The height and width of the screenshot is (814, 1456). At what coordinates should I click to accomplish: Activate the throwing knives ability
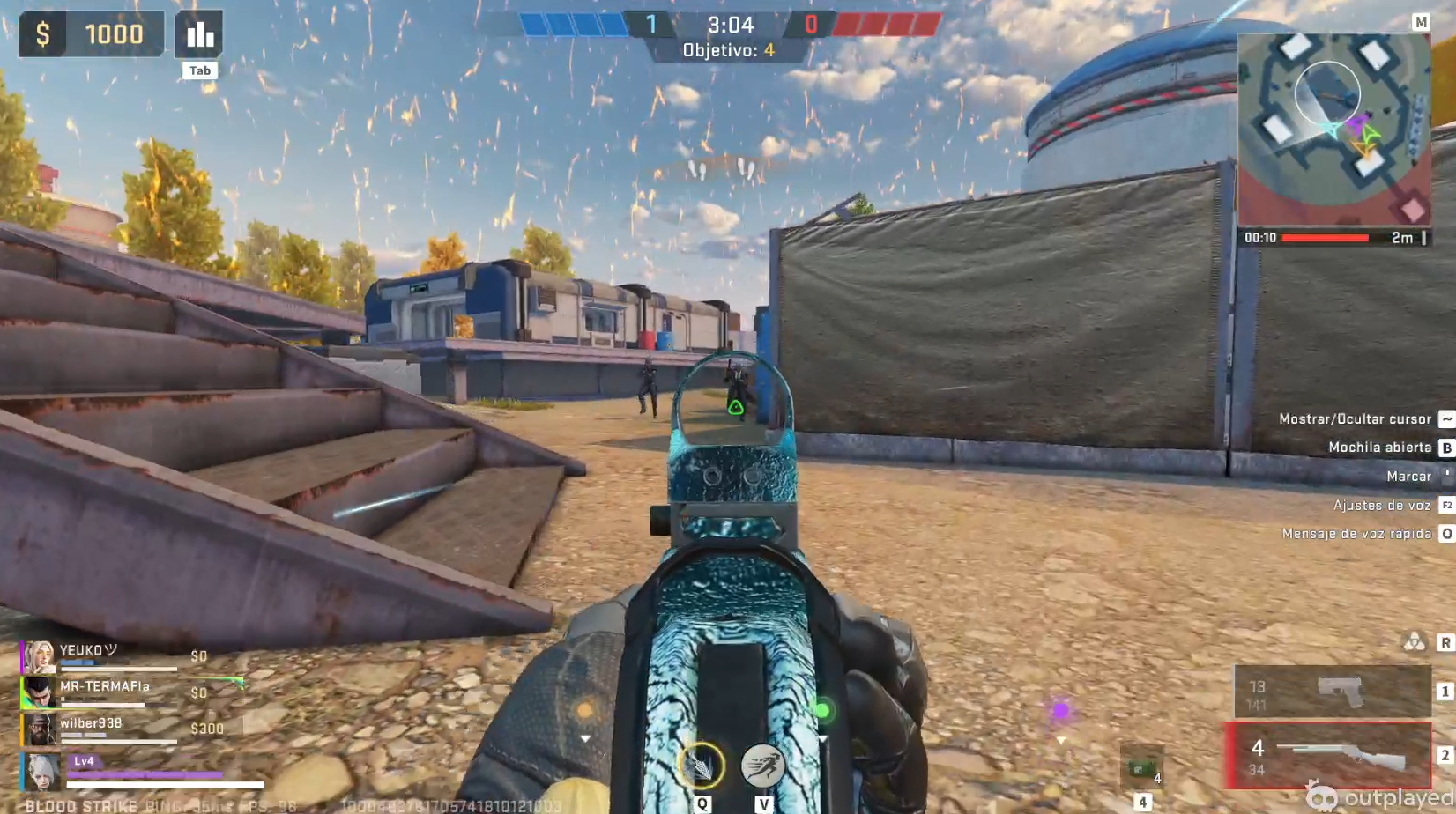coord(701,766)
